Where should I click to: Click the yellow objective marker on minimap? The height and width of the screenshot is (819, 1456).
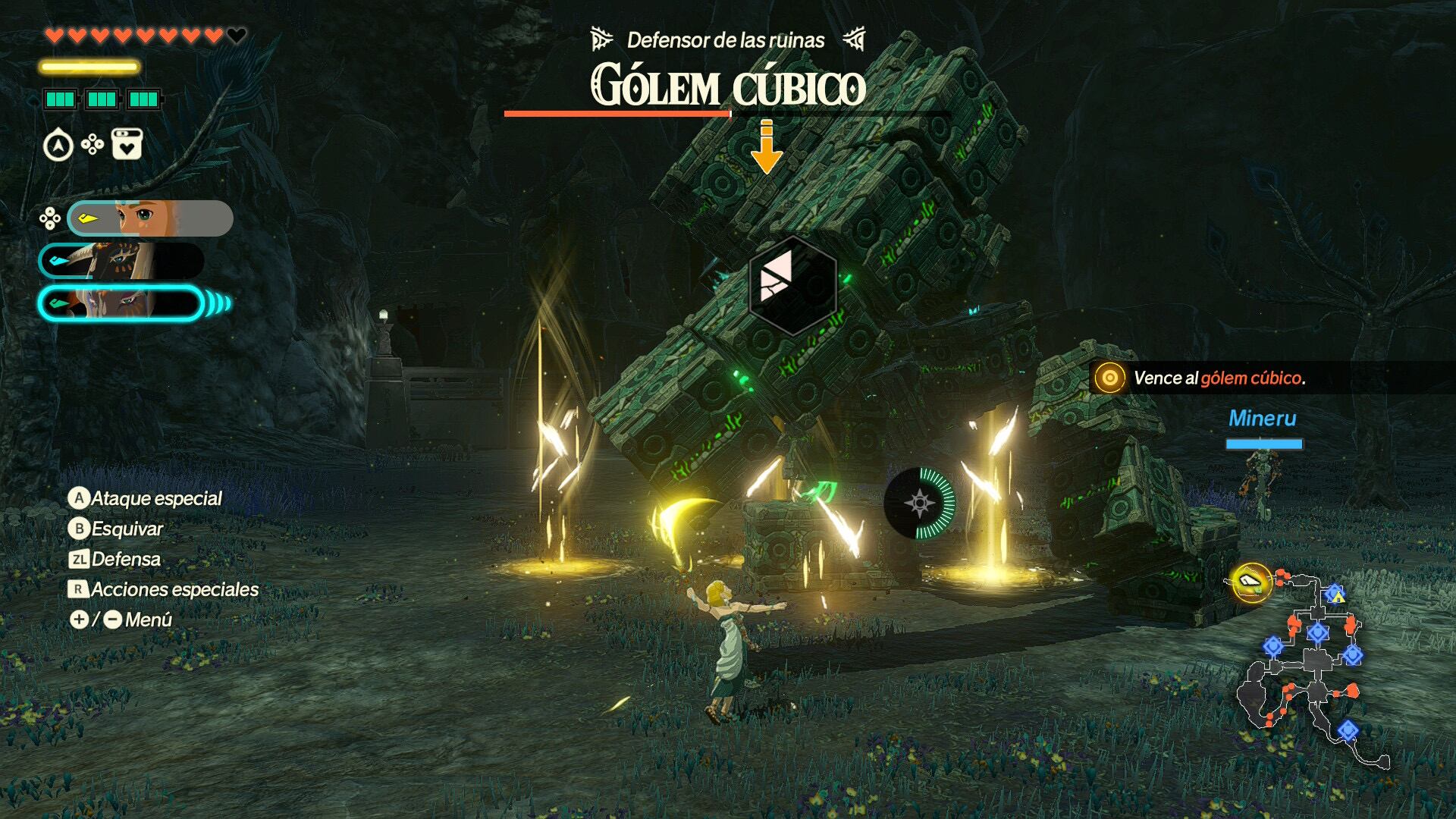[x=1250, y=582]
